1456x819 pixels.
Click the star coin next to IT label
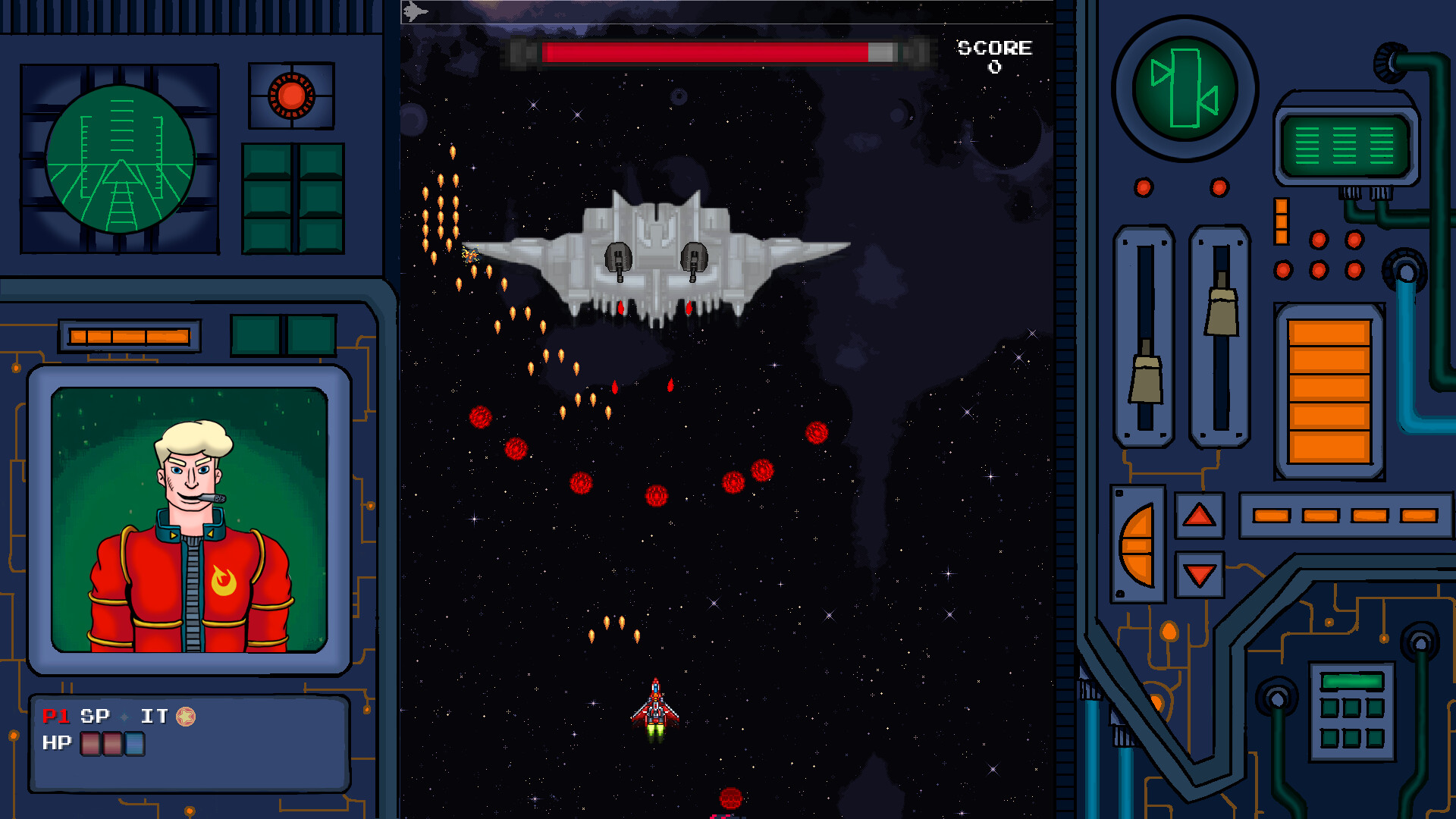[184, 715]
